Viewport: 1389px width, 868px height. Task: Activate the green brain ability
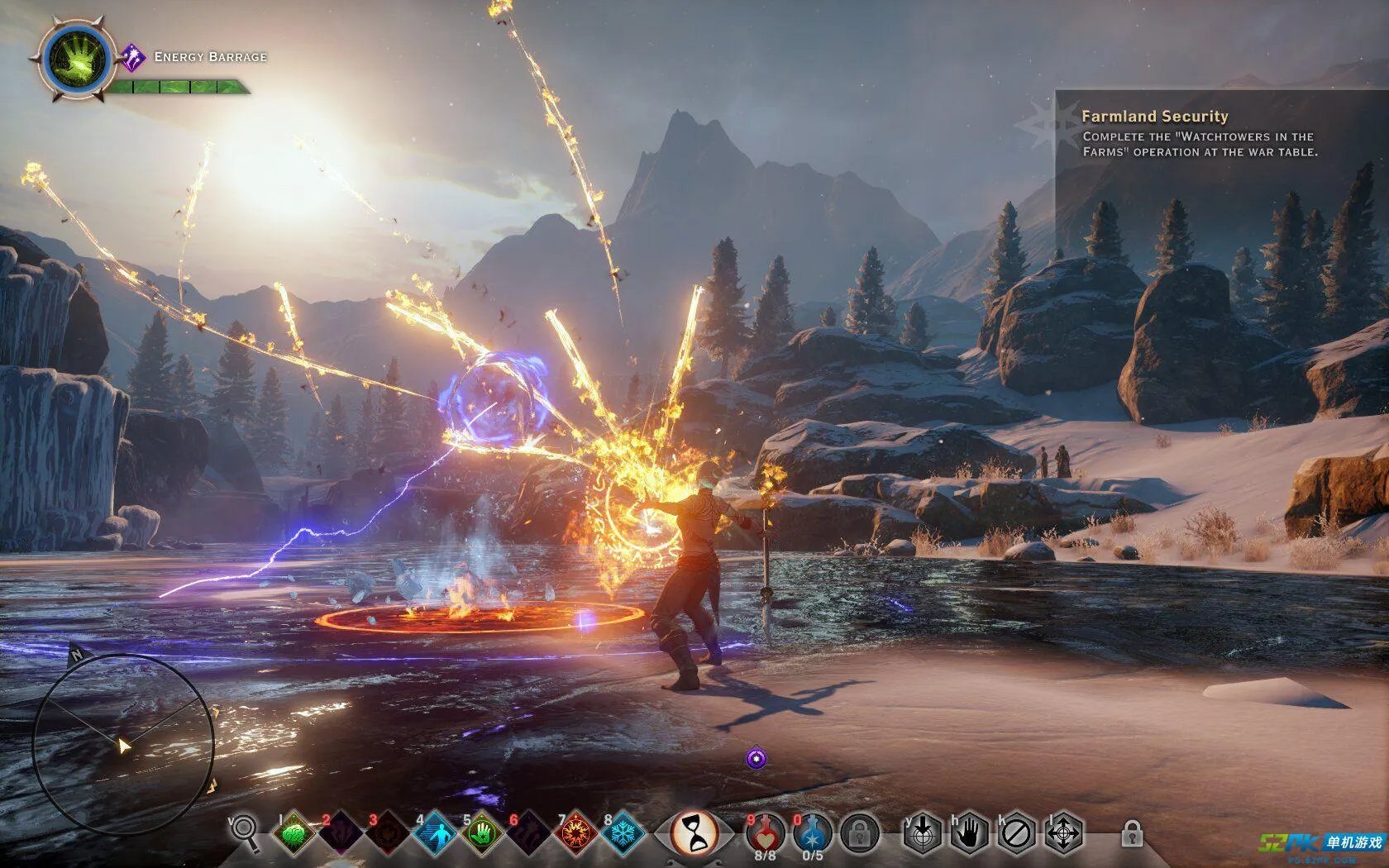(294, 834)
